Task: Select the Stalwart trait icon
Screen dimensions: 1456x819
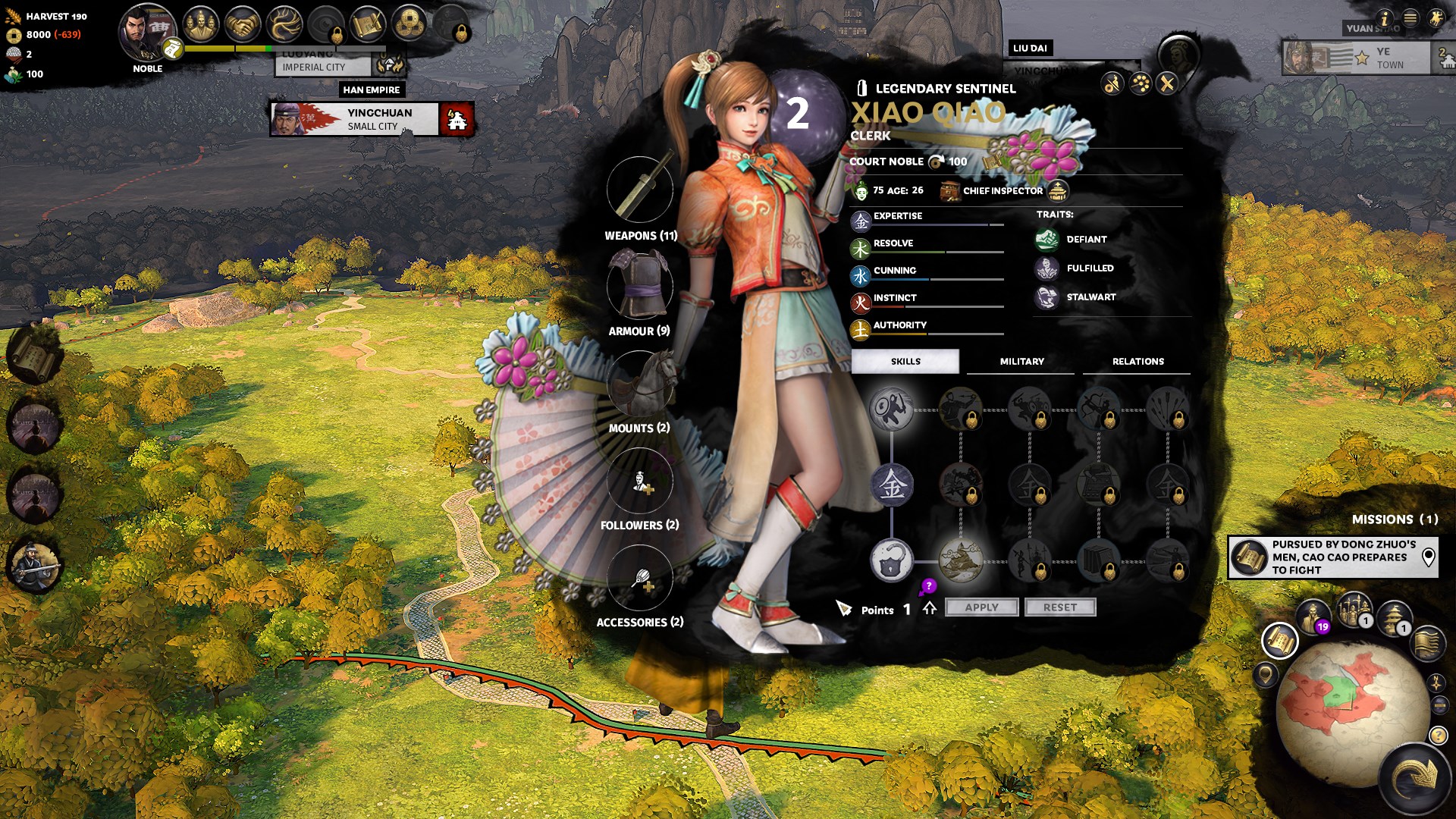Action: click(1047, 297)
